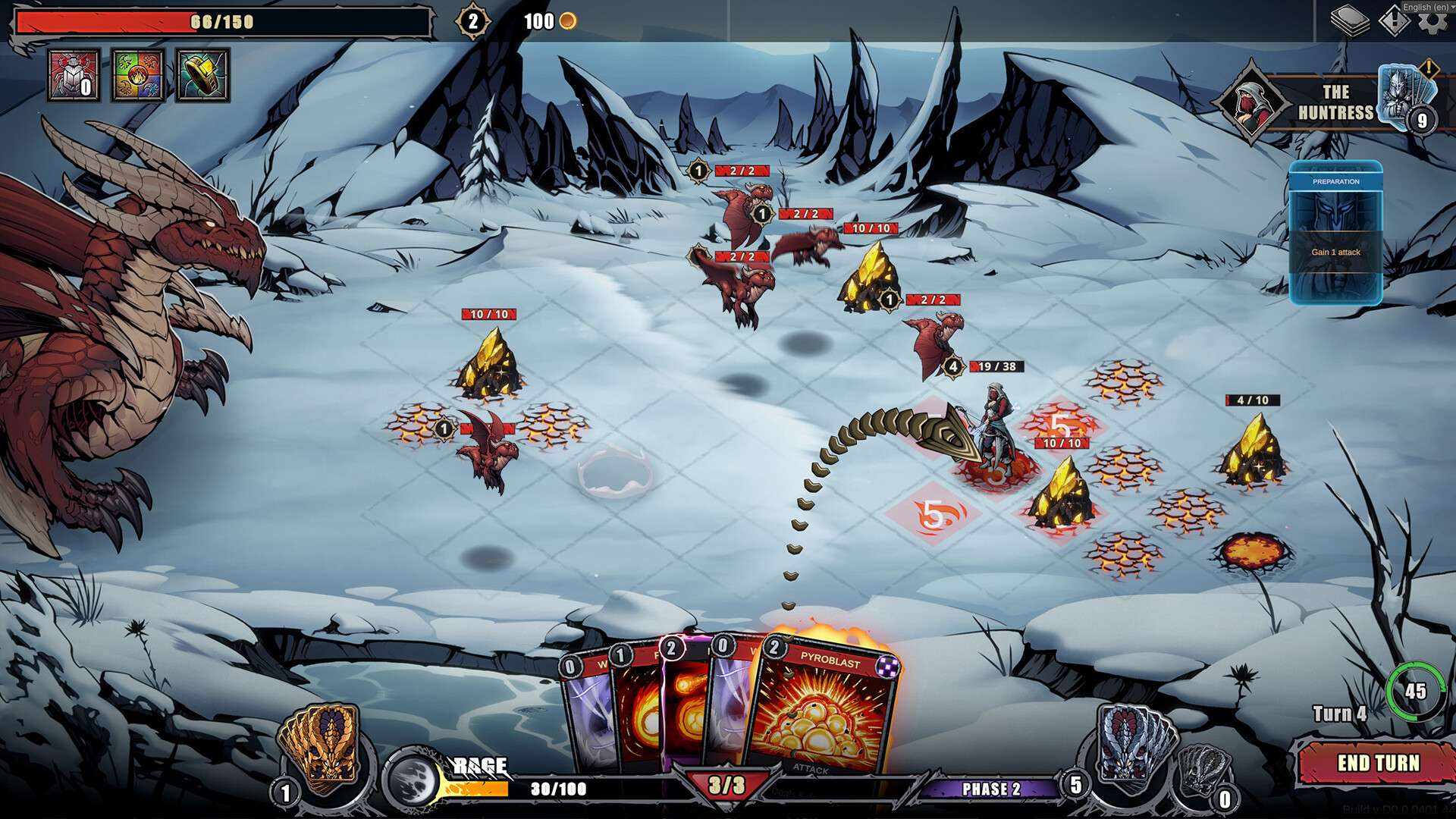The height and width of the screenshot is (819, 1456).
Task: Click the Huntress hooded portrait
Action: [x=1250, y=102]
